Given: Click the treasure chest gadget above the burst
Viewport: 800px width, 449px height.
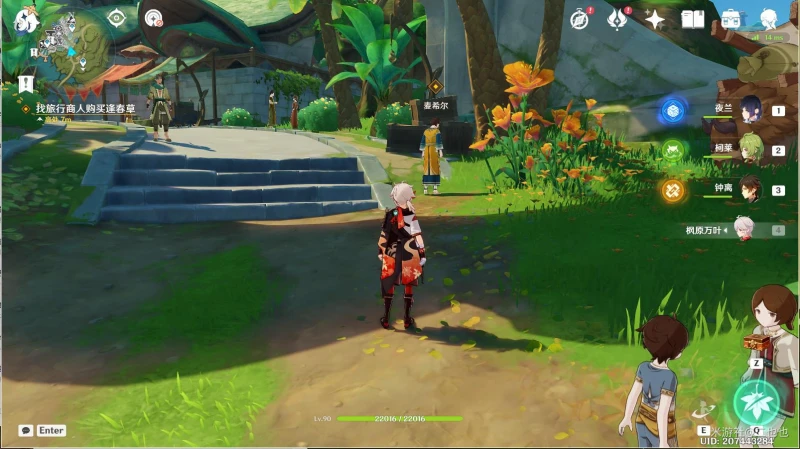Looking at the screenshot, I should [756, 341].
